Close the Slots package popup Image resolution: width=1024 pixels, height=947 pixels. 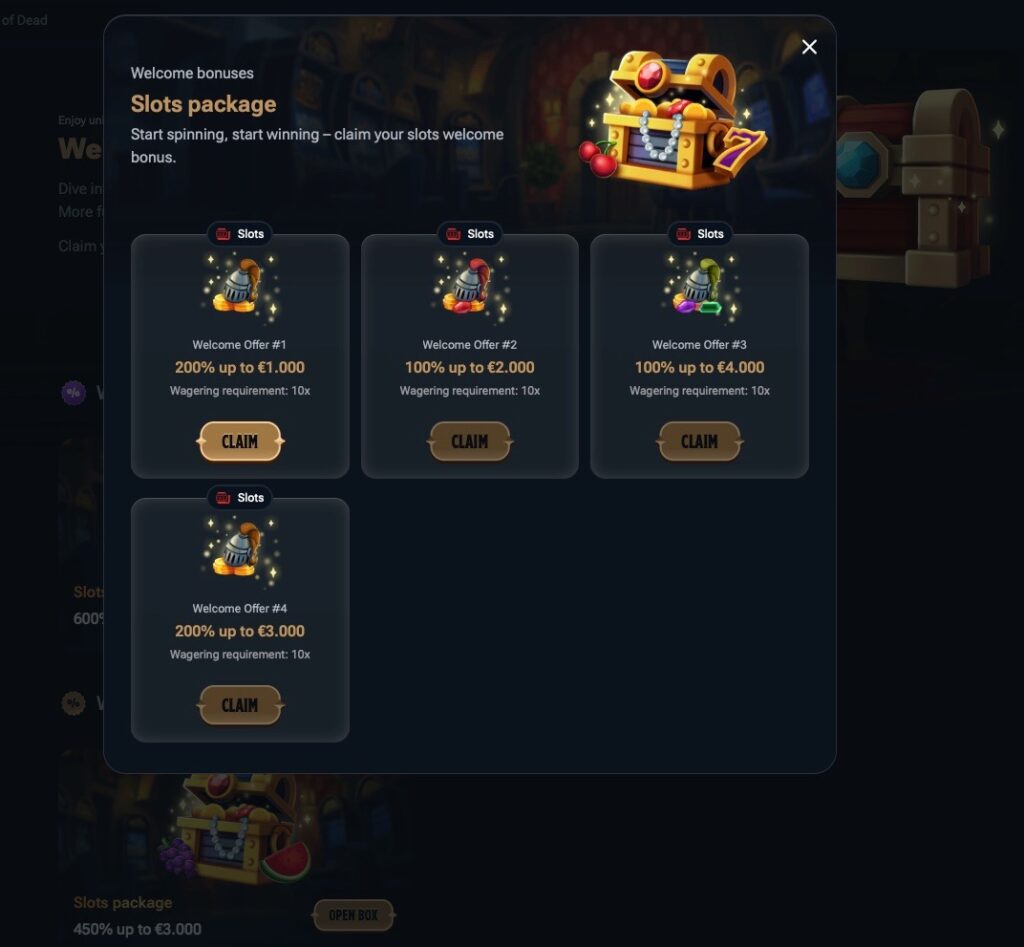pos(809,47)
